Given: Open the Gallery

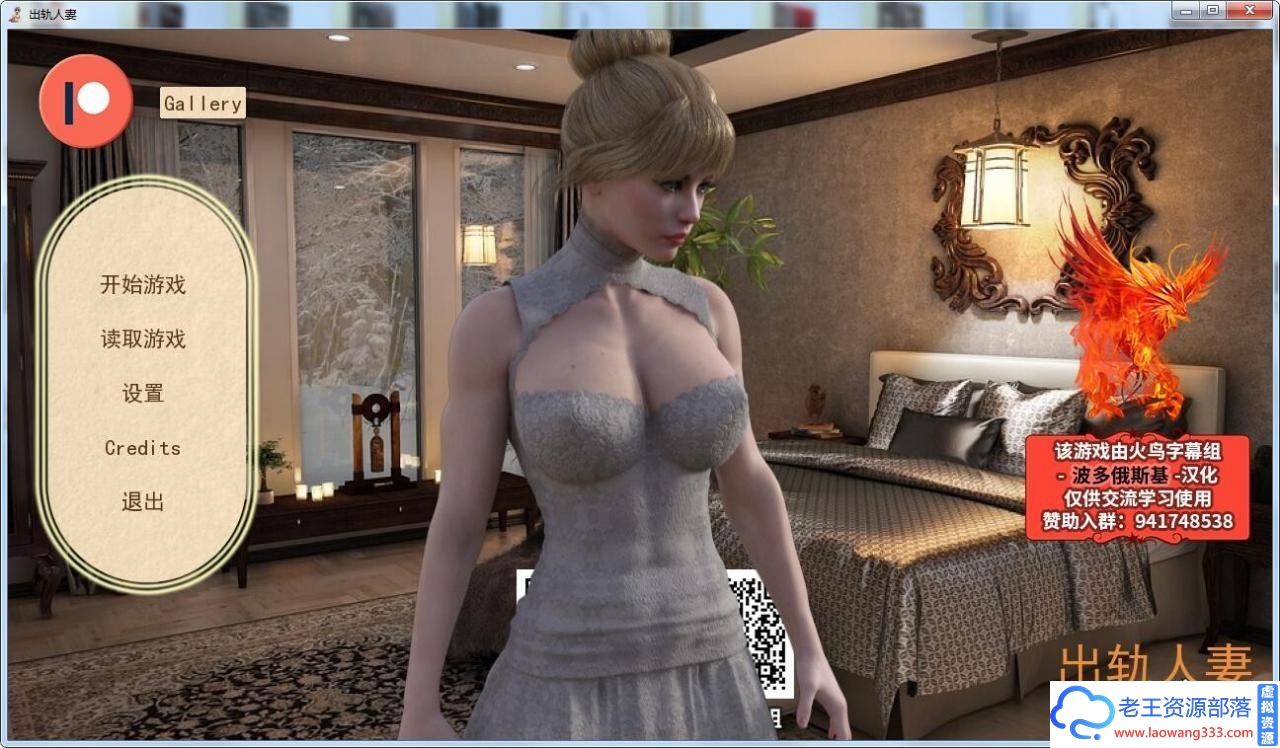Looking at the screenshot, I should pos(202,103).
